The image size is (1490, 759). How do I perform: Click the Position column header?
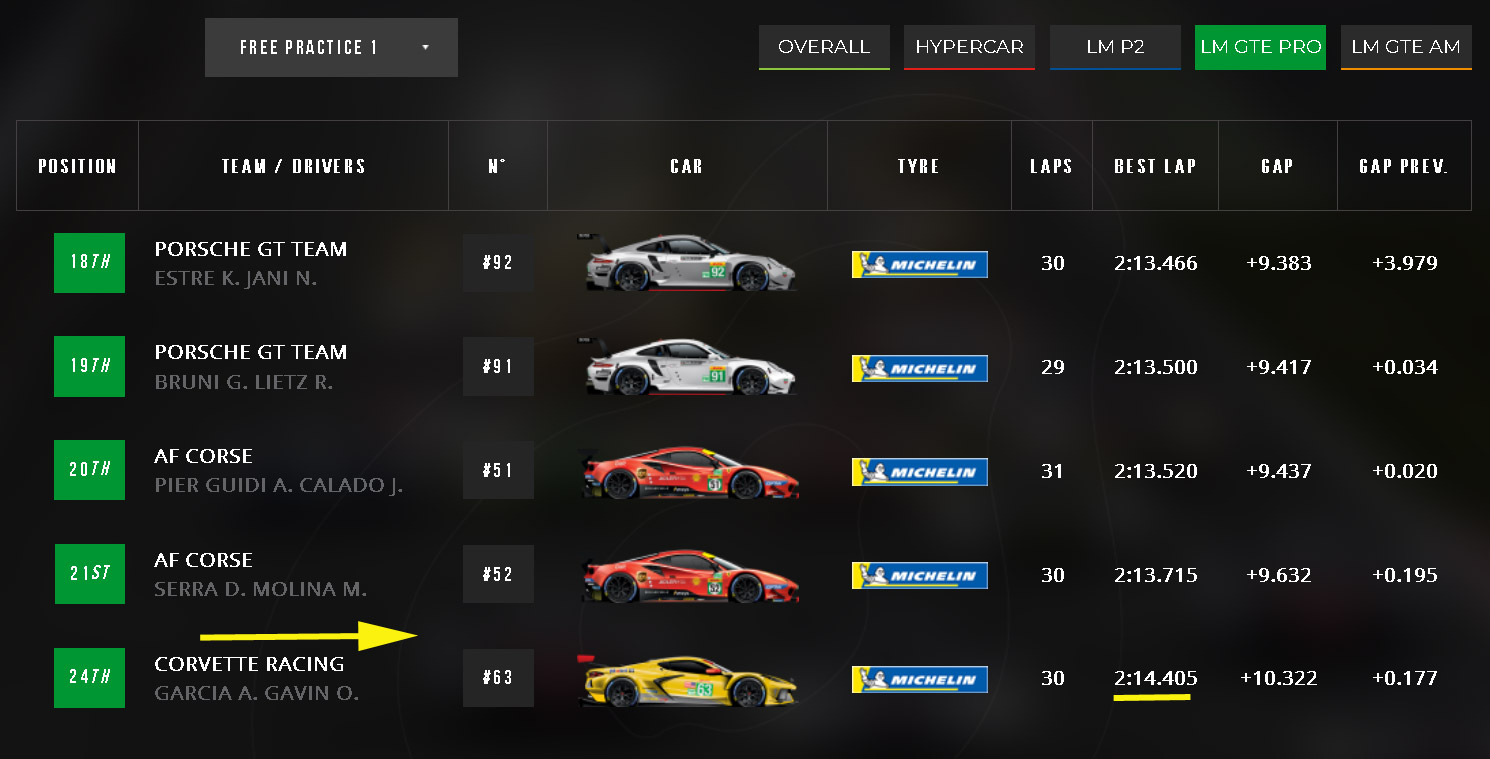(x=77, y=166)
